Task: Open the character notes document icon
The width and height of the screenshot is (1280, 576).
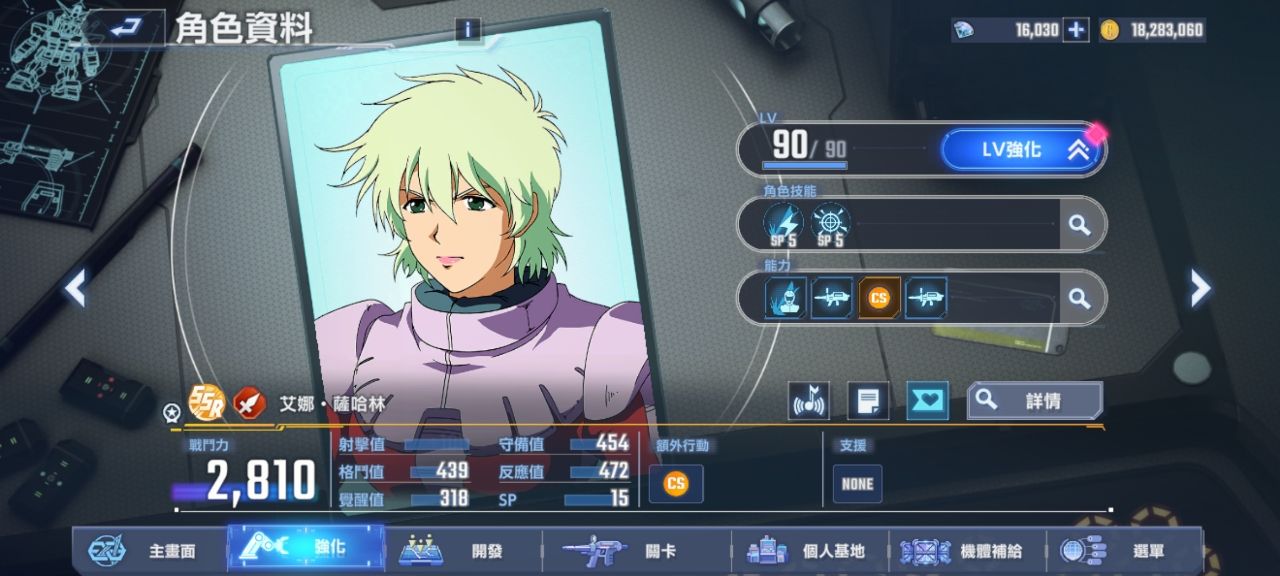Action: (x=868, y=401)
